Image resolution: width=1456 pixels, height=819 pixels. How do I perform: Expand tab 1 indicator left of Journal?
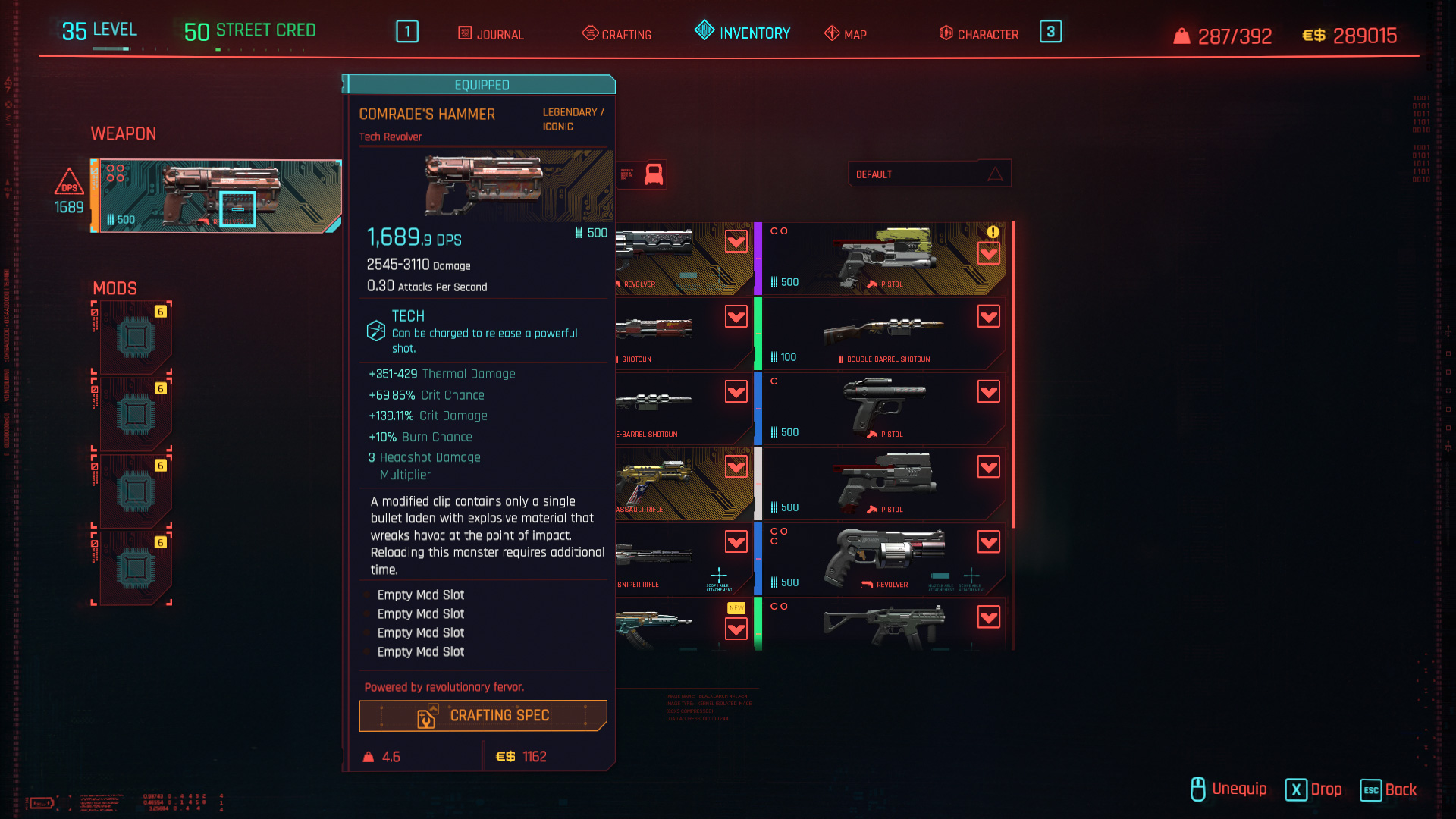(x=406, y=32)
